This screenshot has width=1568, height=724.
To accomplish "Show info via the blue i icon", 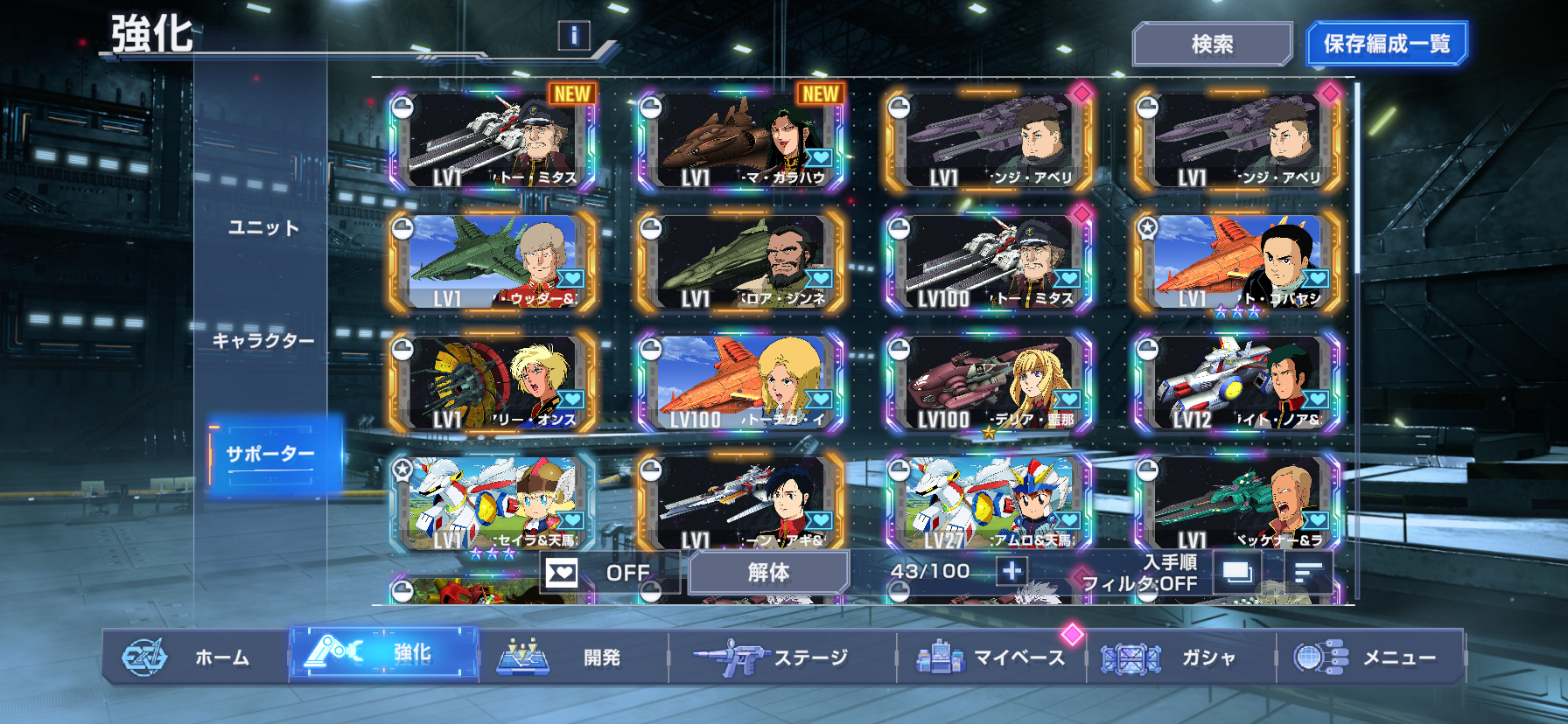I will (x=574, y=35).
